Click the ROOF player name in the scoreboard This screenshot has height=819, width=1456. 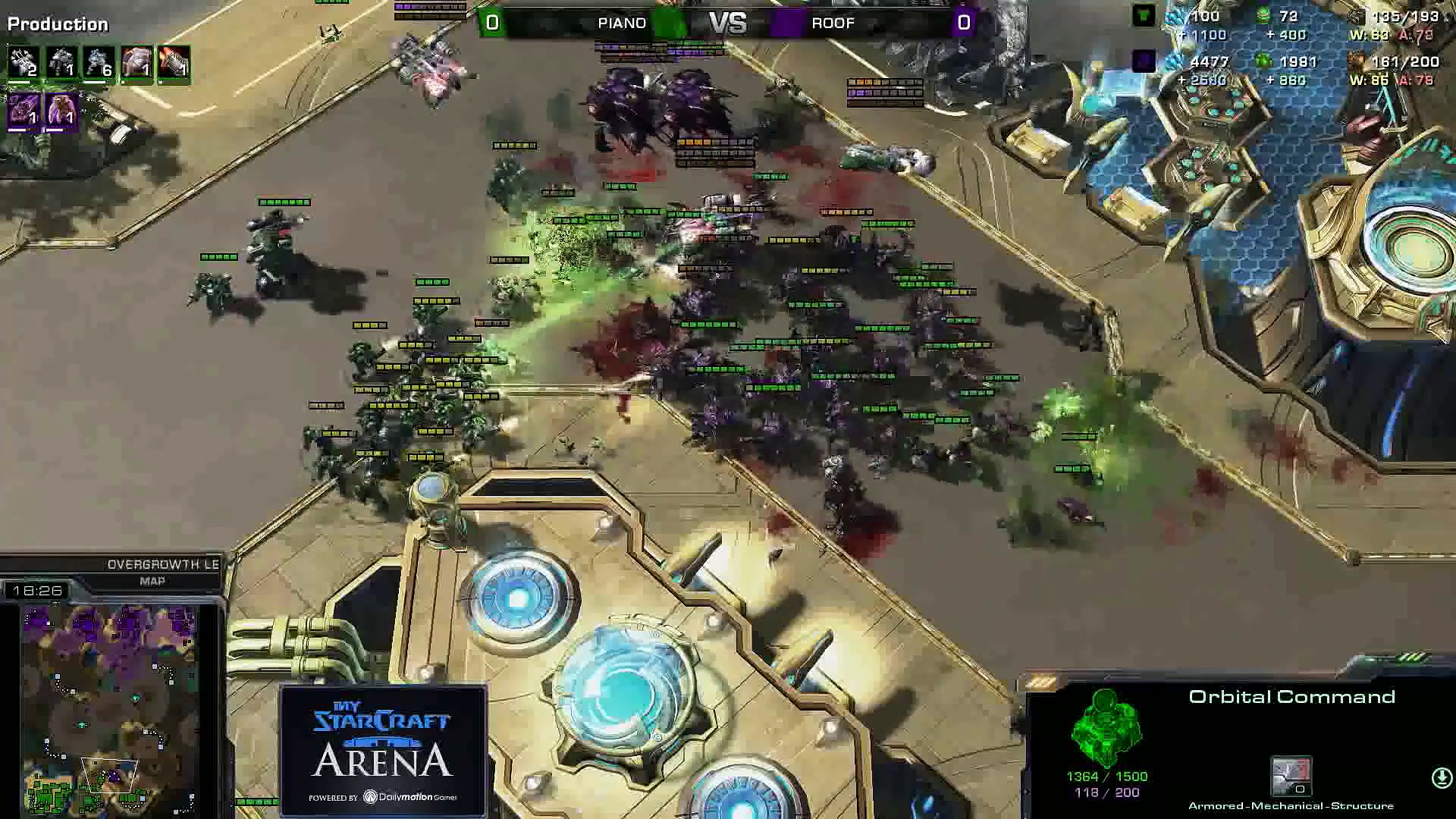point(833,23)
